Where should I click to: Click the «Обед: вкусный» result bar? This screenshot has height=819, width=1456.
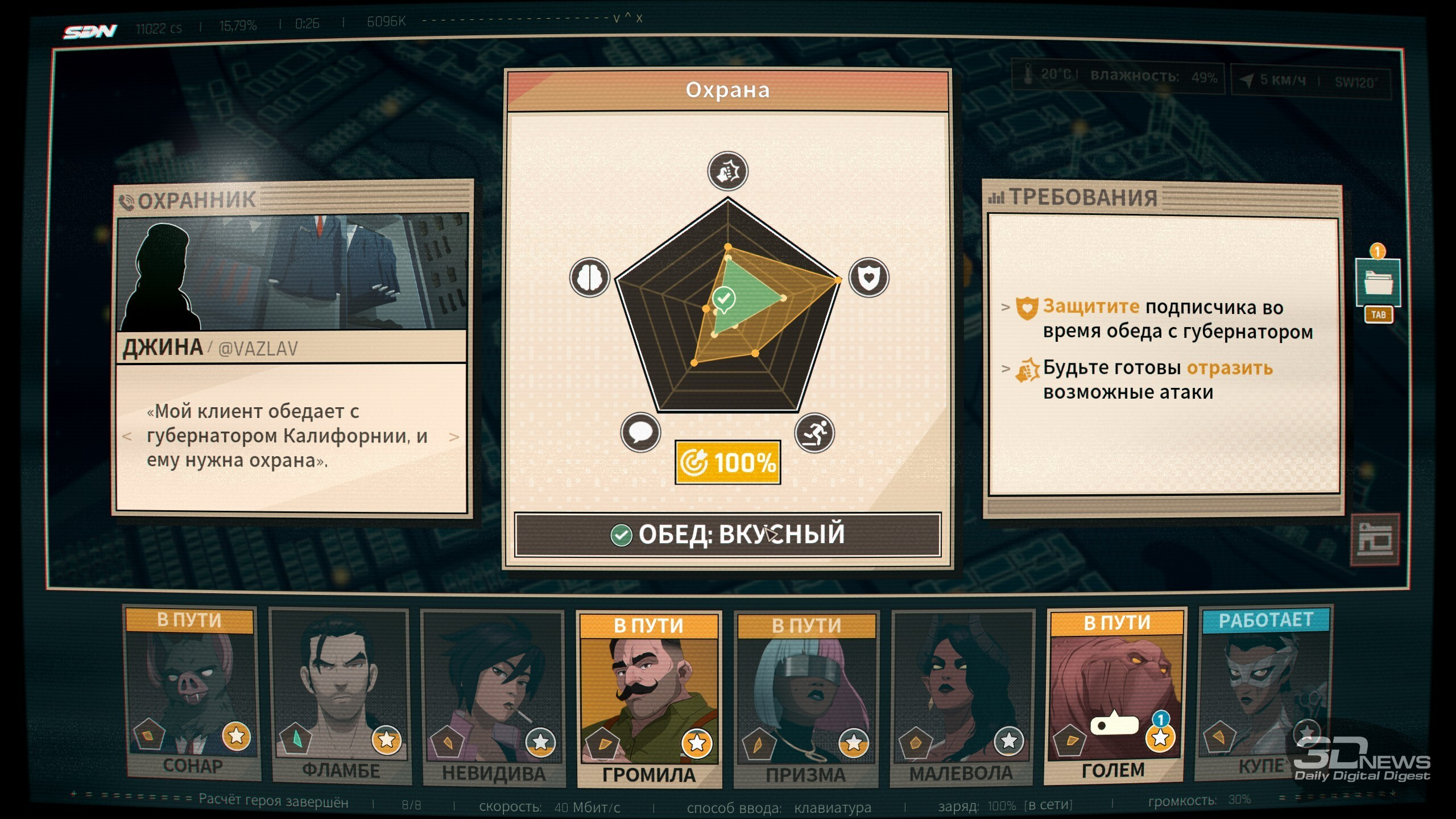pos(727,535)
